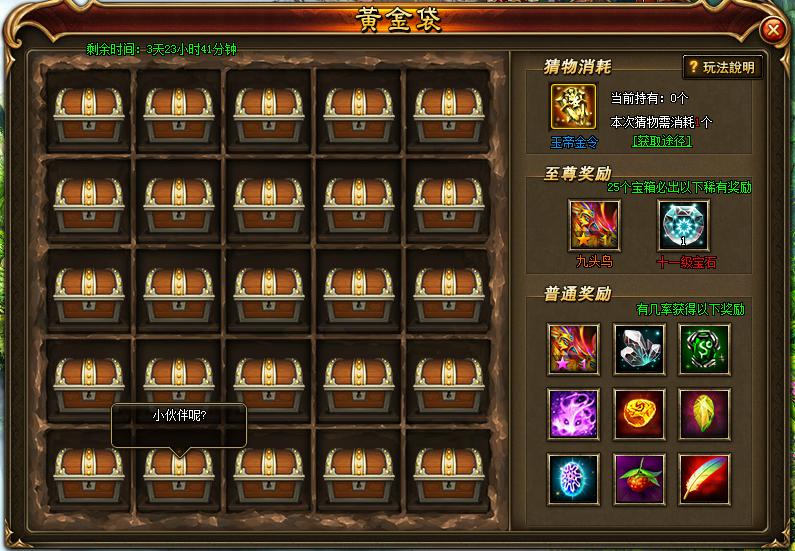795x551 pixels.
Task: View the glowing blue oval gem reward
Action: click(574, 478)
